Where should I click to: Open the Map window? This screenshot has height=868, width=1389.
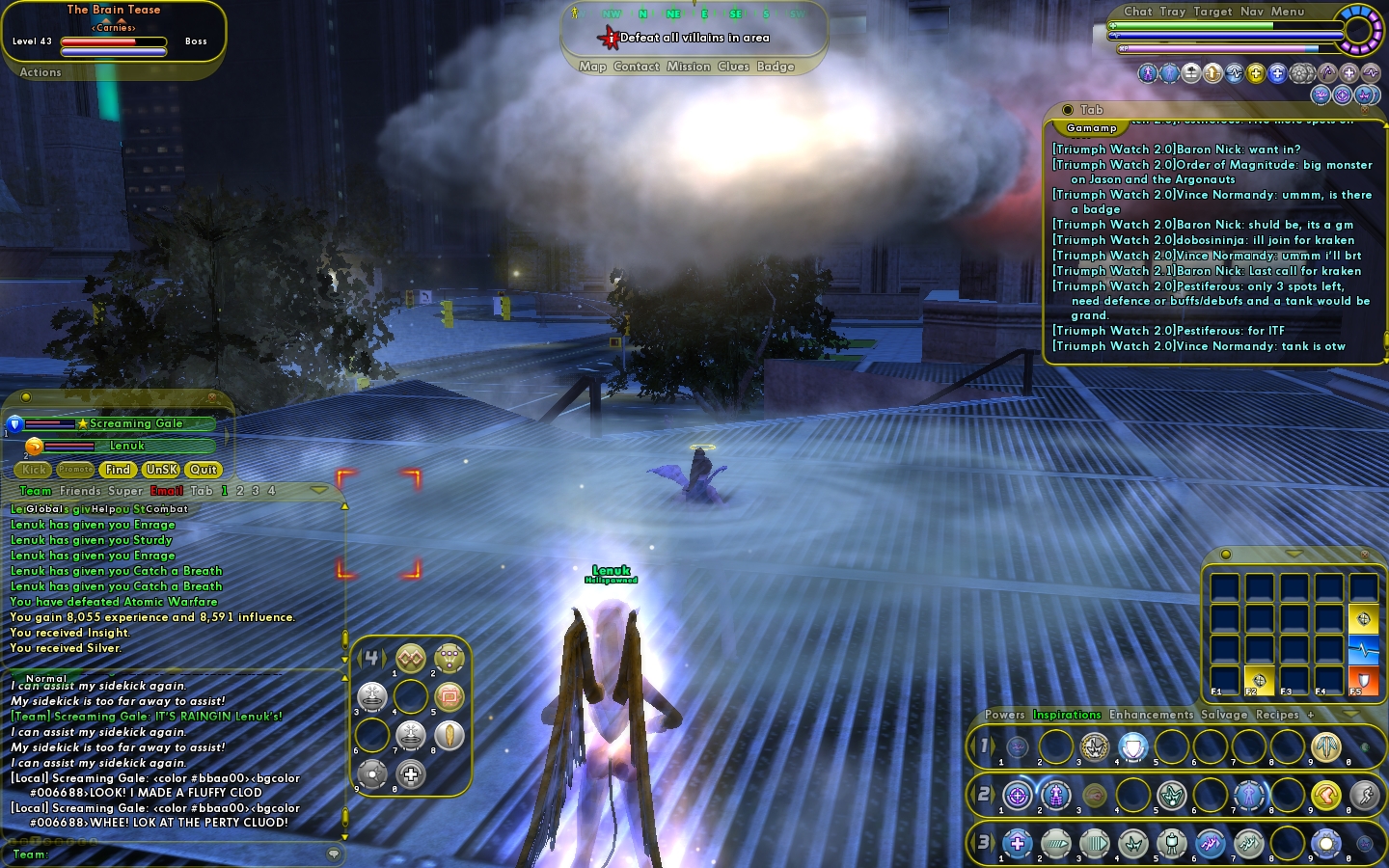(x=592, y=67)
